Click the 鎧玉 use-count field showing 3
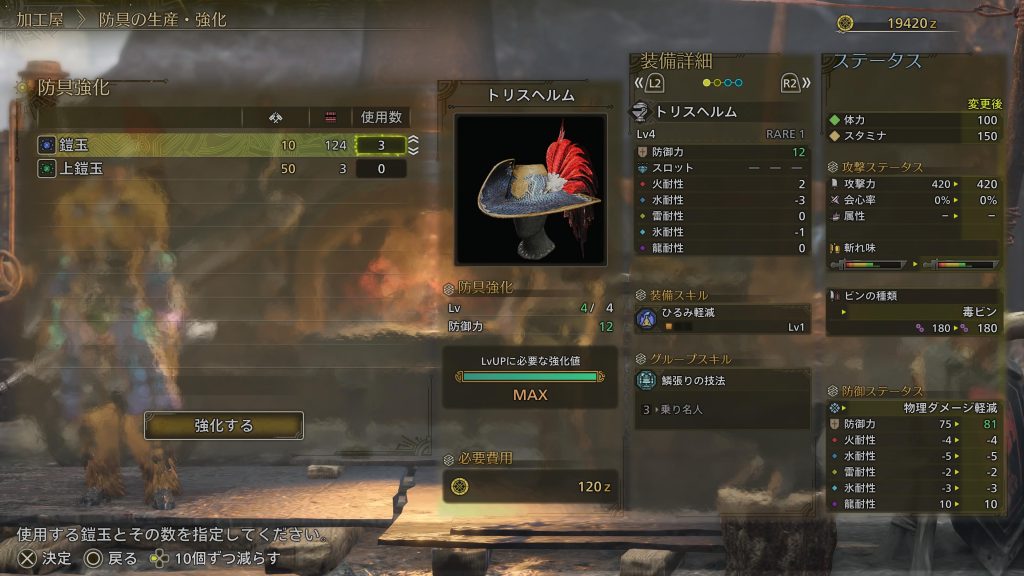Image resolution: width=1024 pixels, height=576 pixels. click(380, 146)
